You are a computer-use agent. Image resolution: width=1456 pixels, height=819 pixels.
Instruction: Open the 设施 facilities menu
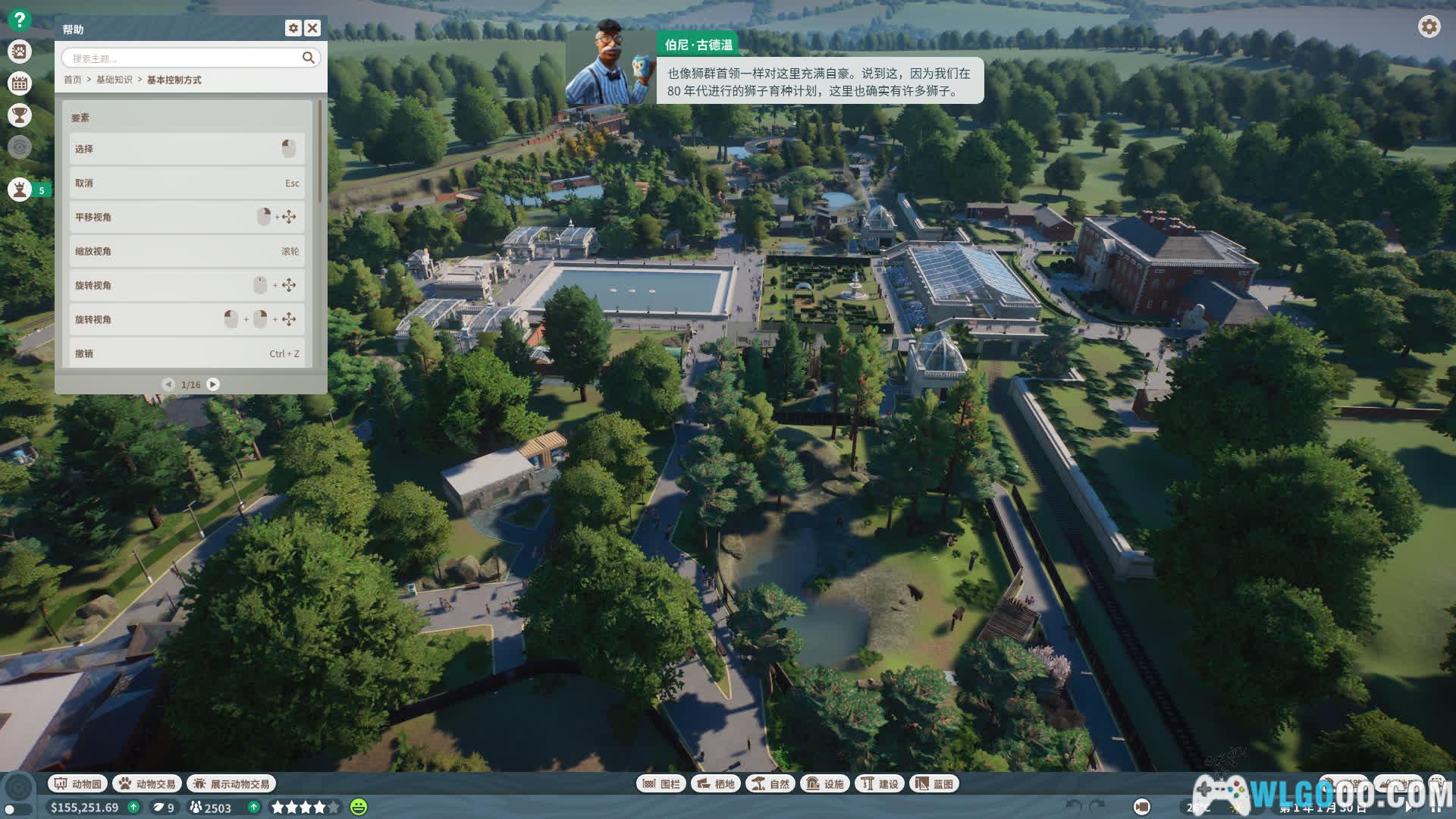click(x=825, y=783)
